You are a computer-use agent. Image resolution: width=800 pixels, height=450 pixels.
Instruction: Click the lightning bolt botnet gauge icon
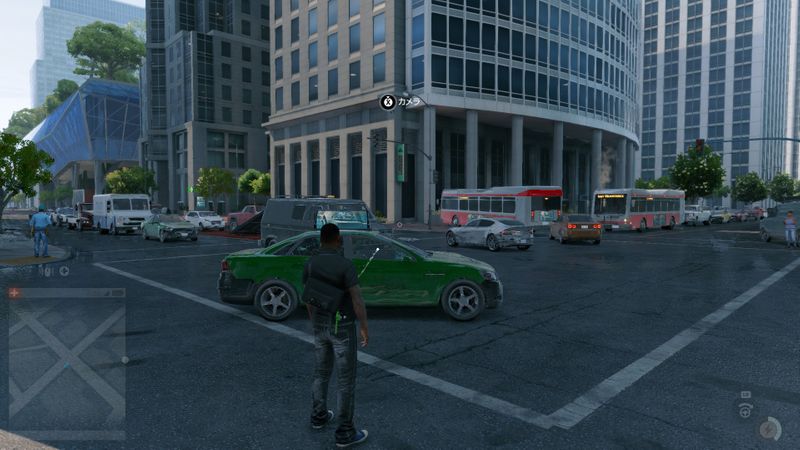(x=768, y=428)
